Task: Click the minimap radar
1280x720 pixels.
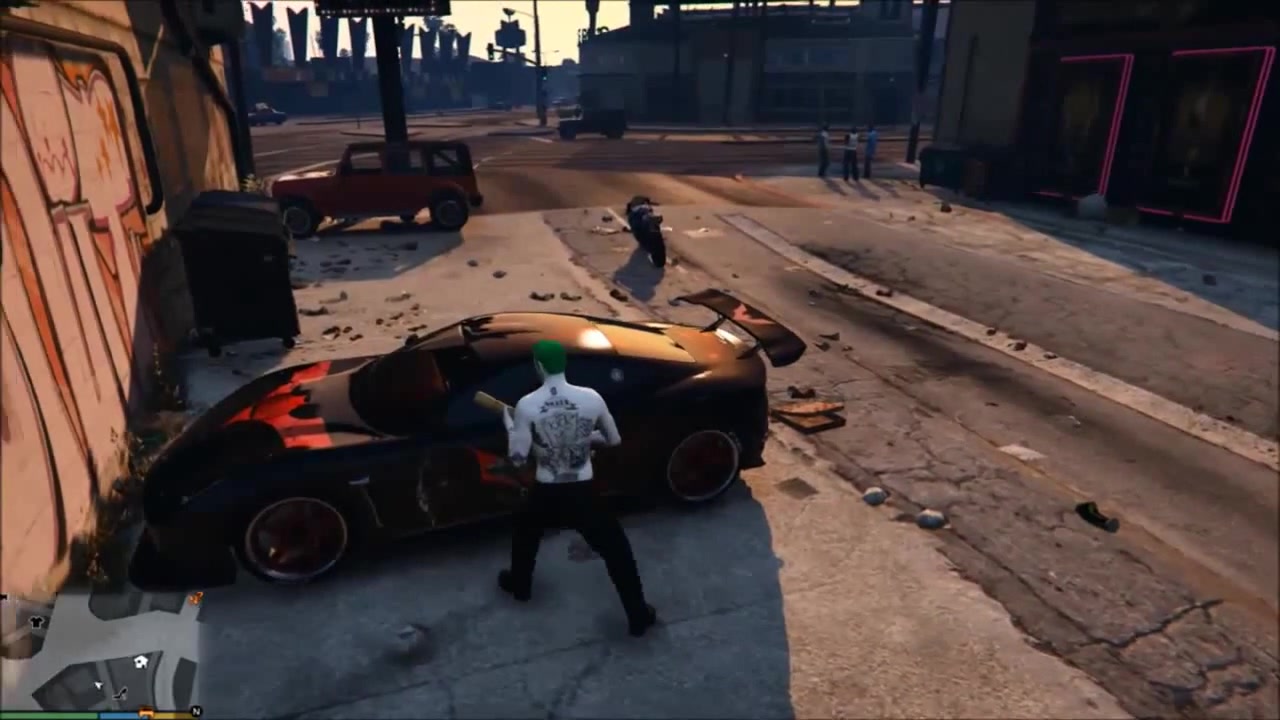Action: click(100, 650)
